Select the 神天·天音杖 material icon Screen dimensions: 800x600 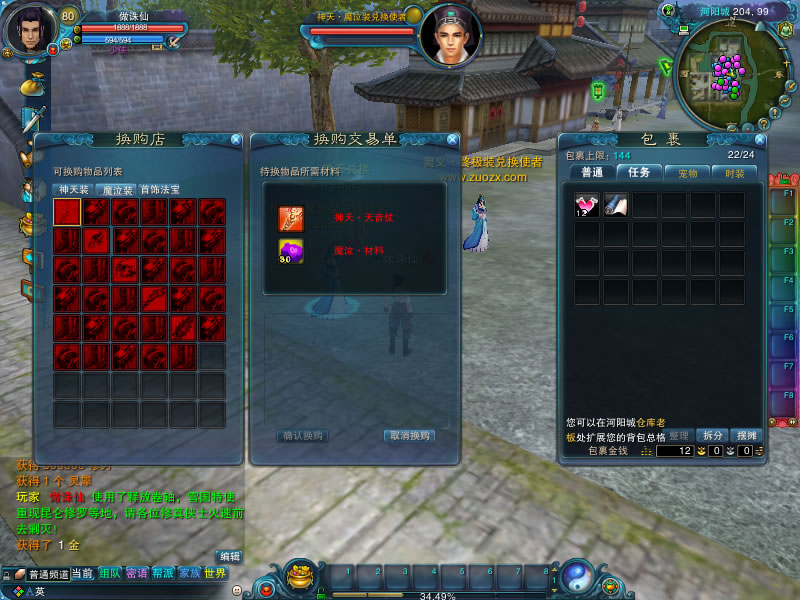pos(291,217)
